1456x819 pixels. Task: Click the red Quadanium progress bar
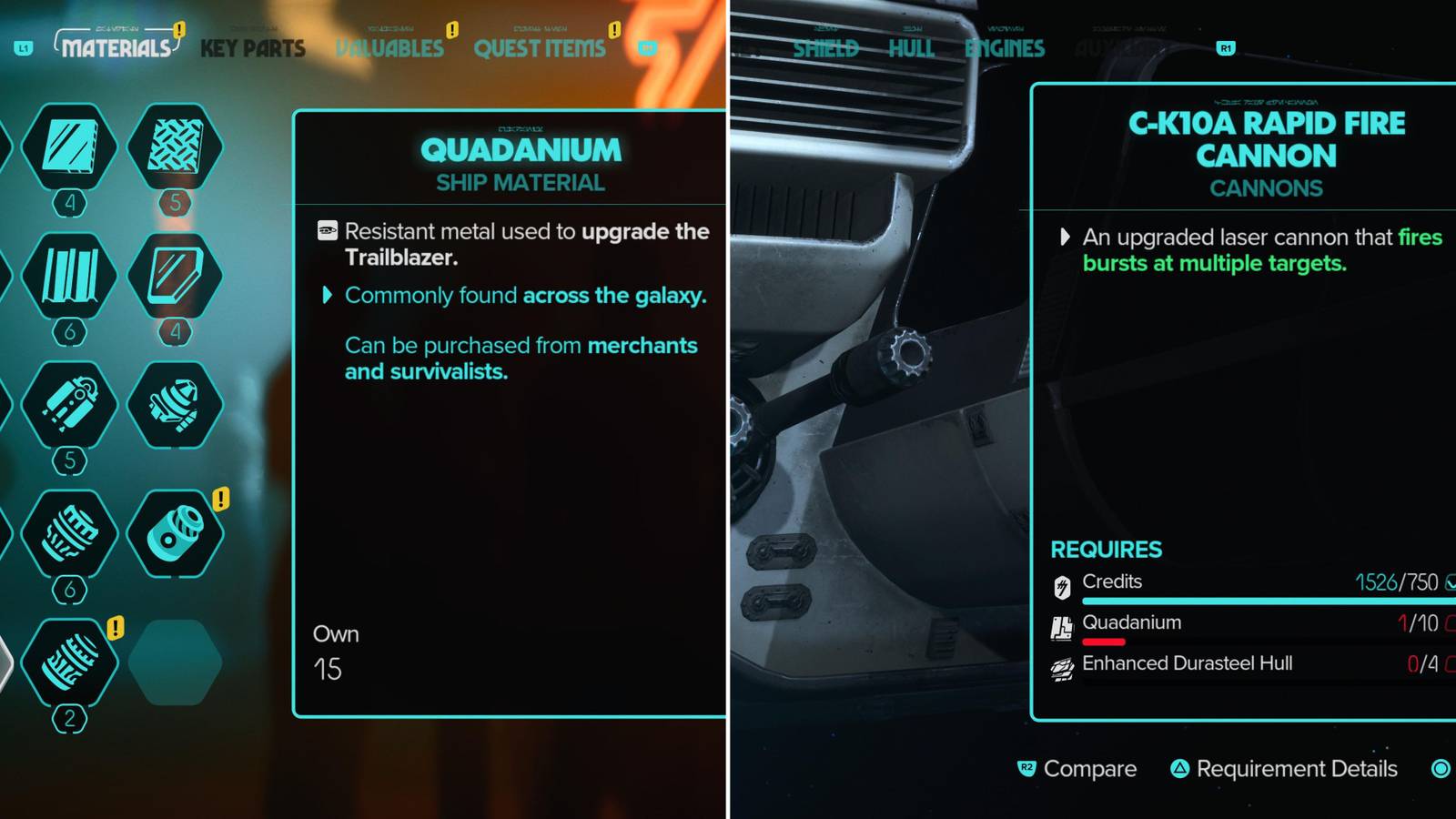click(x=1103, y=642)
